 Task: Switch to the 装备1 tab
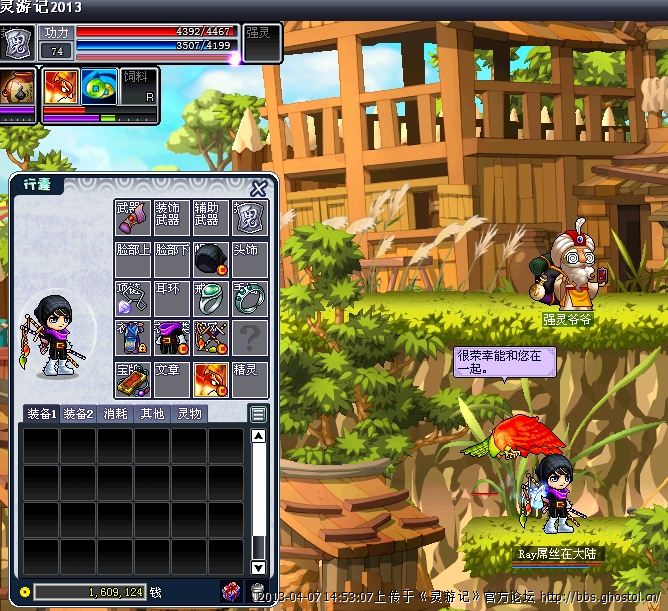[41, 413]
